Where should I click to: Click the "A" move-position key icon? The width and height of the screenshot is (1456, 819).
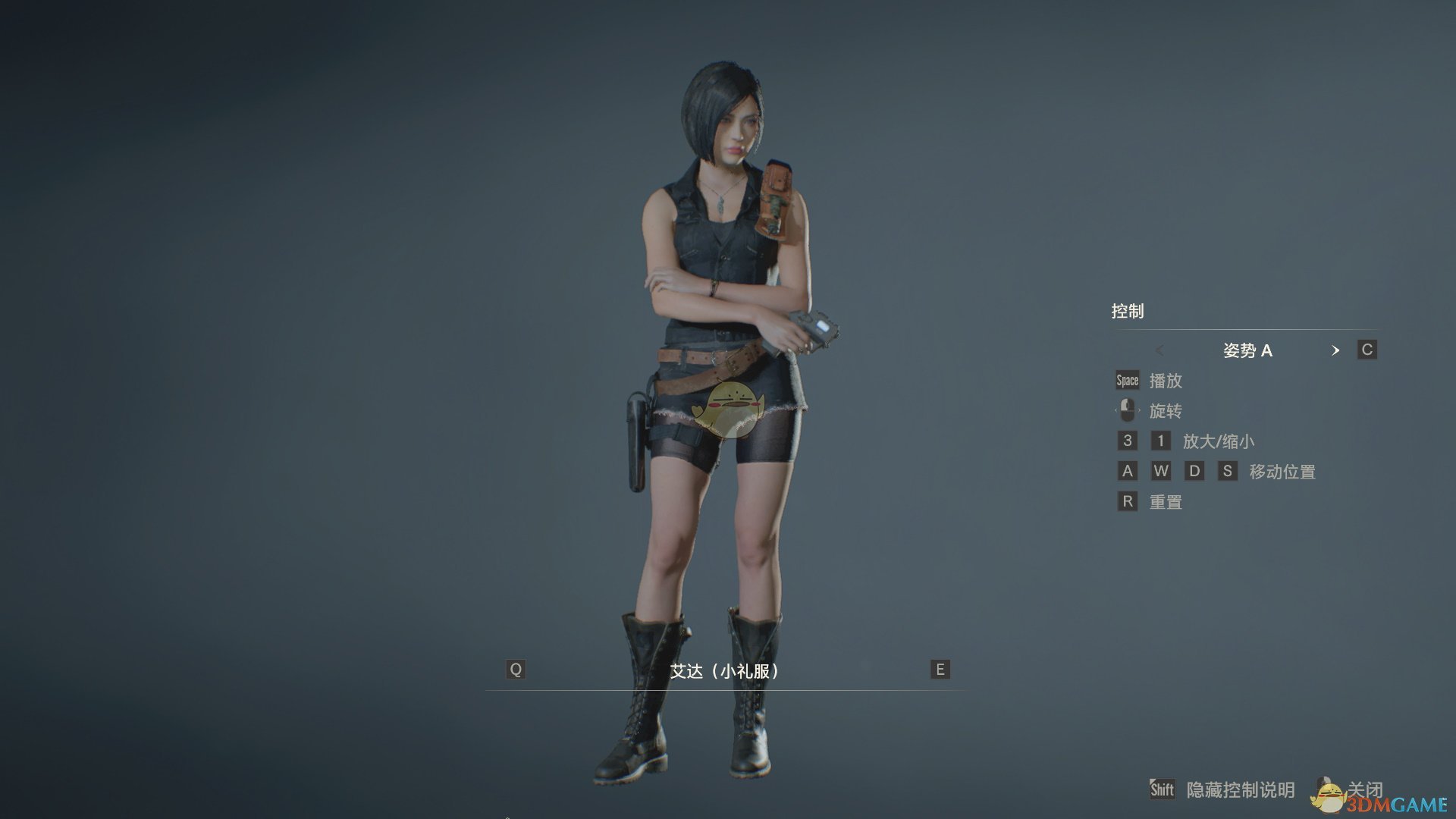pyautogui.click(x=1127, y=471)
